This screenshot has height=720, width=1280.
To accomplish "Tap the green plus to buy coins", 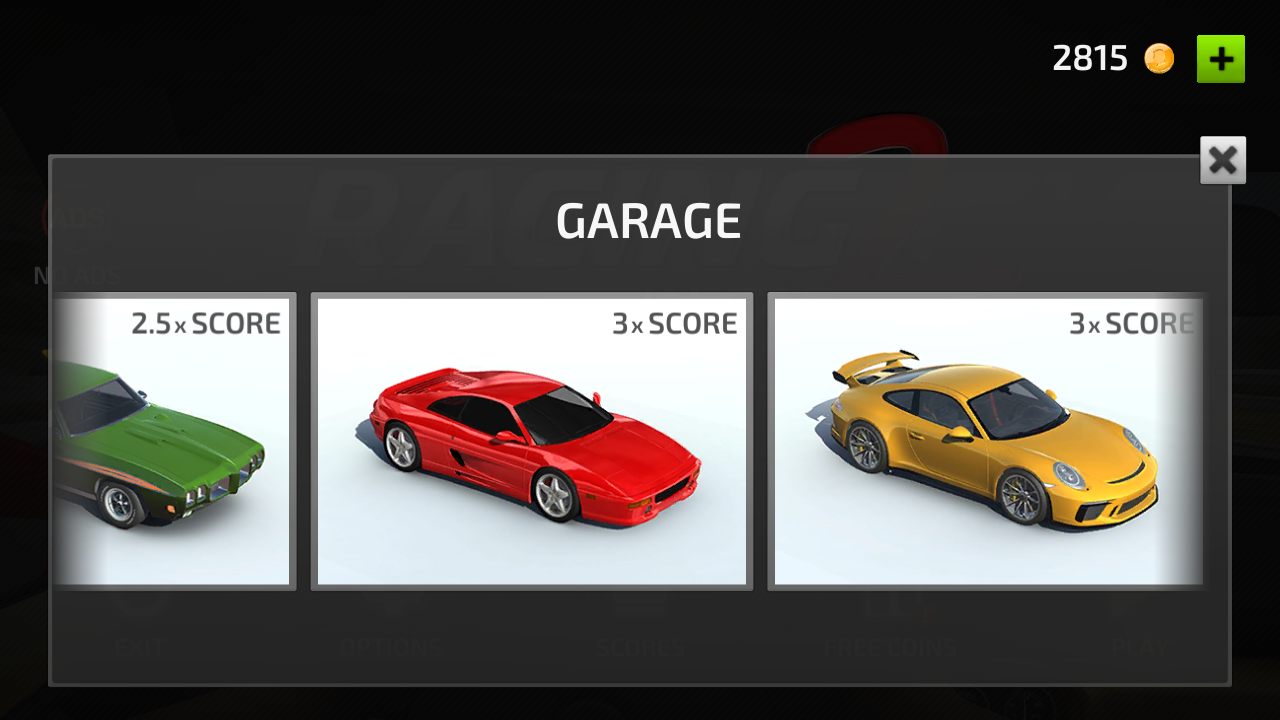I will (x=1221, y=59).
